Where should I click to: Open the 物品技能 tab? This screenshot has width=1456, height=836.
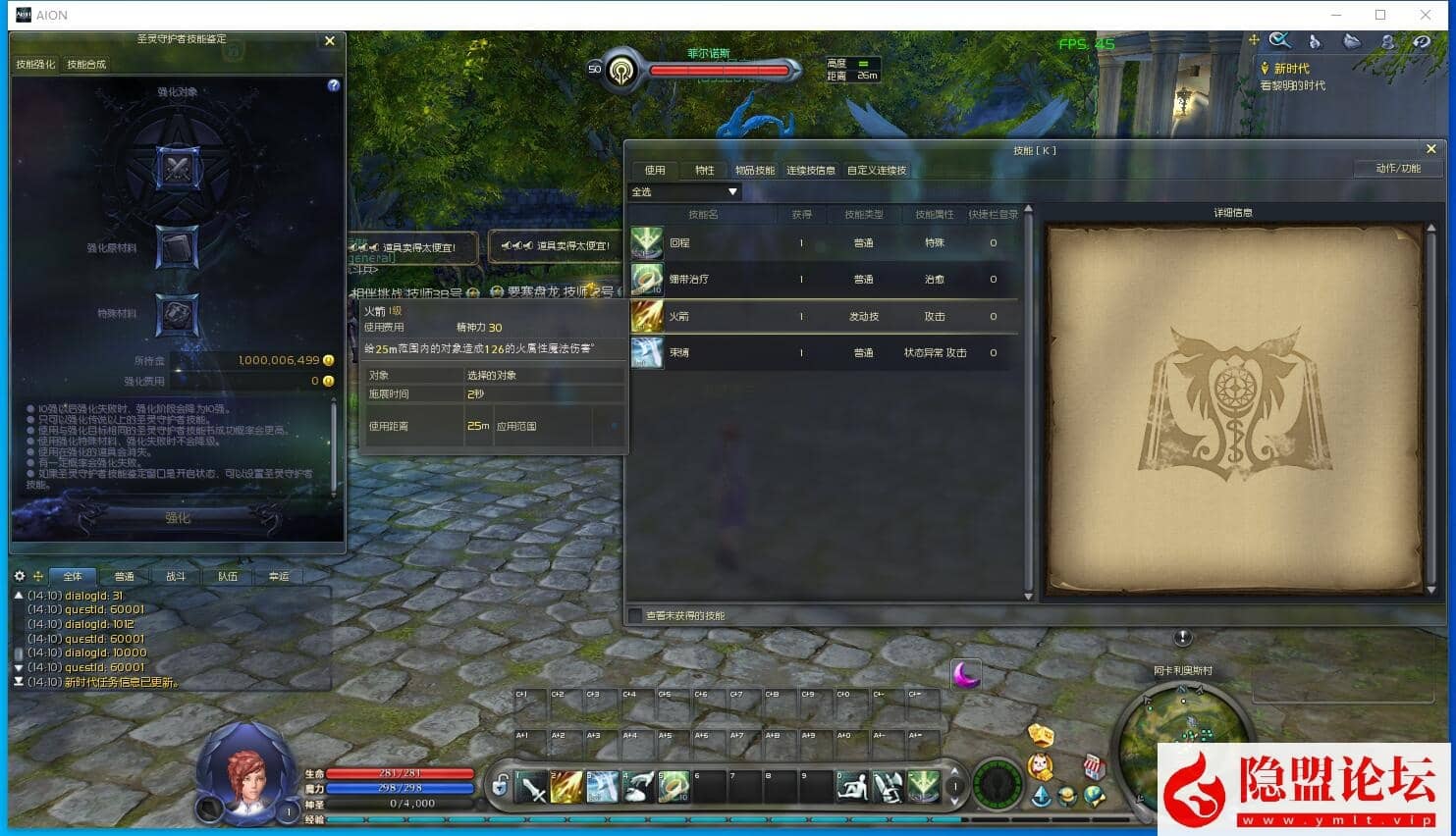755,171
